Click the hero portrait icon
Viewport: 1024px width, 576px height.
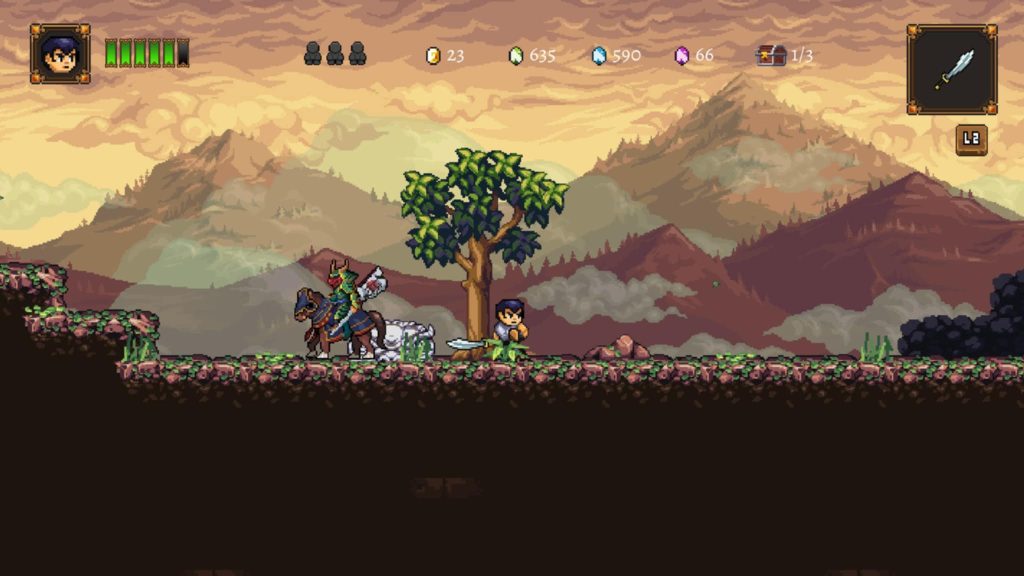tap(60, 53)
